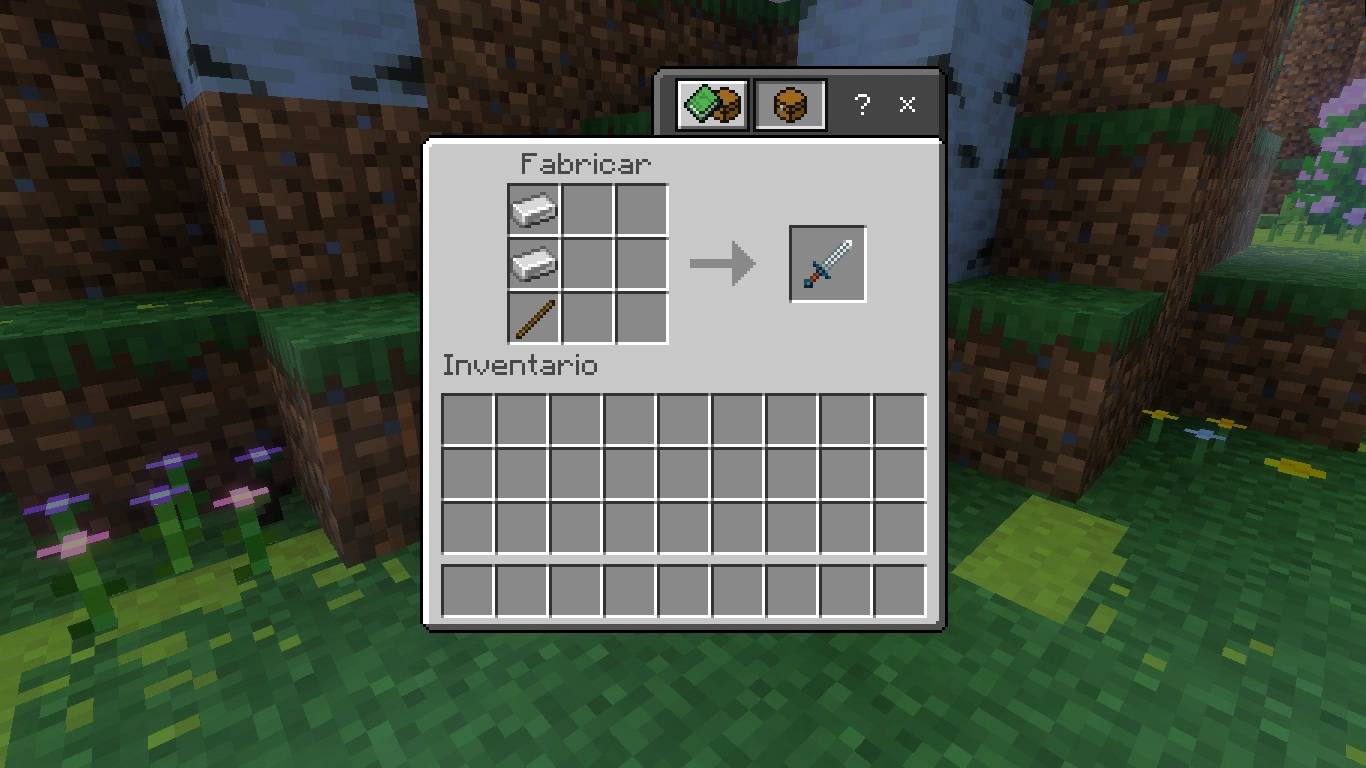Viewport: 1366px width, 768px height.
Task: Select the middle iron ingot in crafting grid
Action: click(533, 263)
